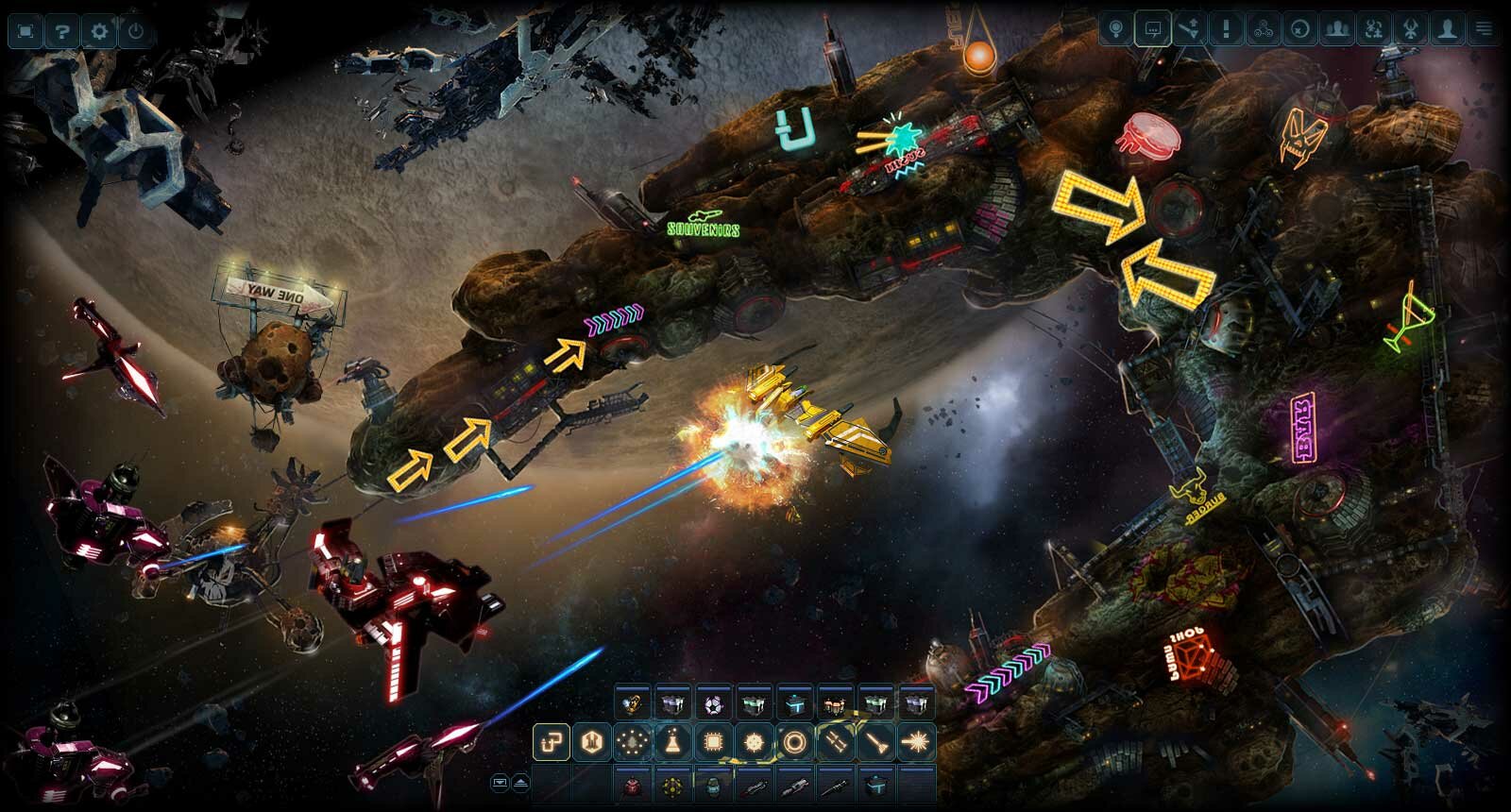Open the gear settings menu

point(99,31)
